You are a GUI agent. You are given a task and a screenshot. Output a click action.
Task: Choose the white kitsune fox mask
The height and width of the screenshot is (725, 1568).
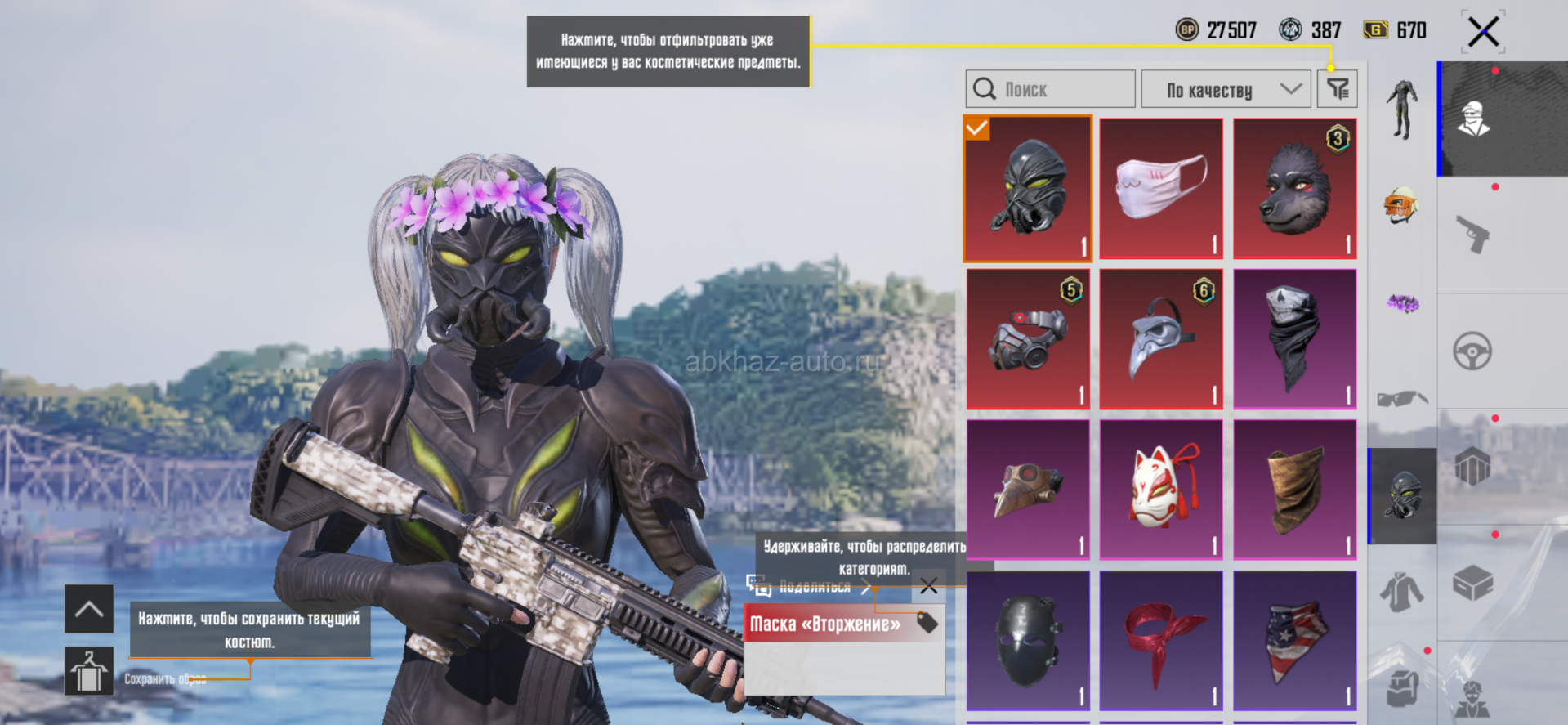point(1161,490)
